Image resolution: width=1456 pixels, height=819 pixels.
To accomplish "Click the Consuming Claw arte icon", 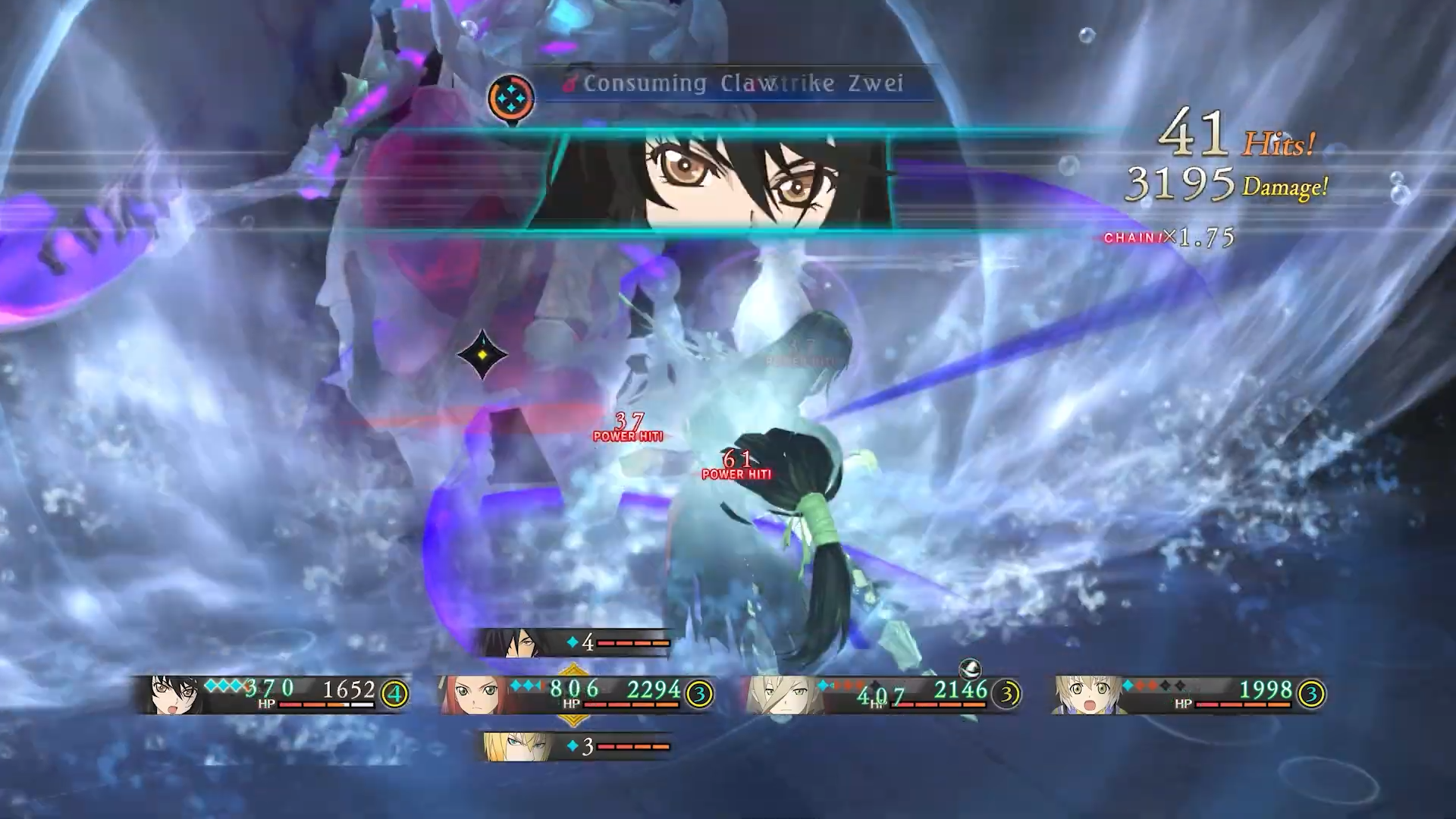I will pyautogui.click(x=511, y=98).
